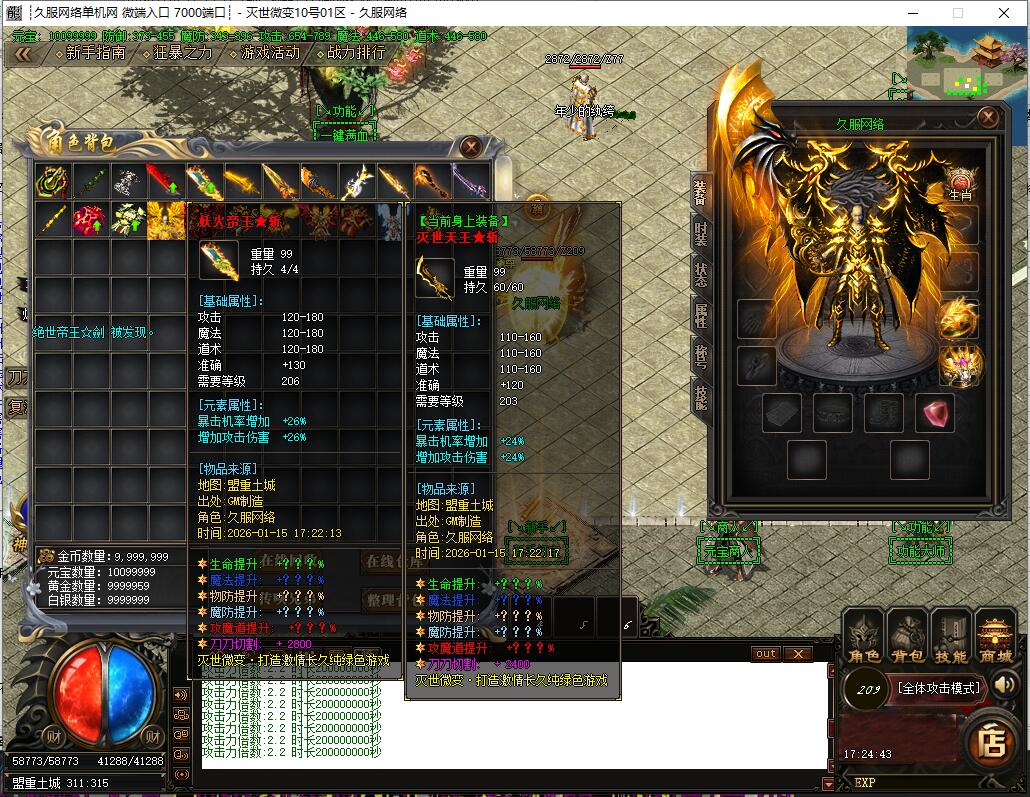Open the 新手指南 beginner guide menu
The image size is (1030, 797).
tap(95, 53)
